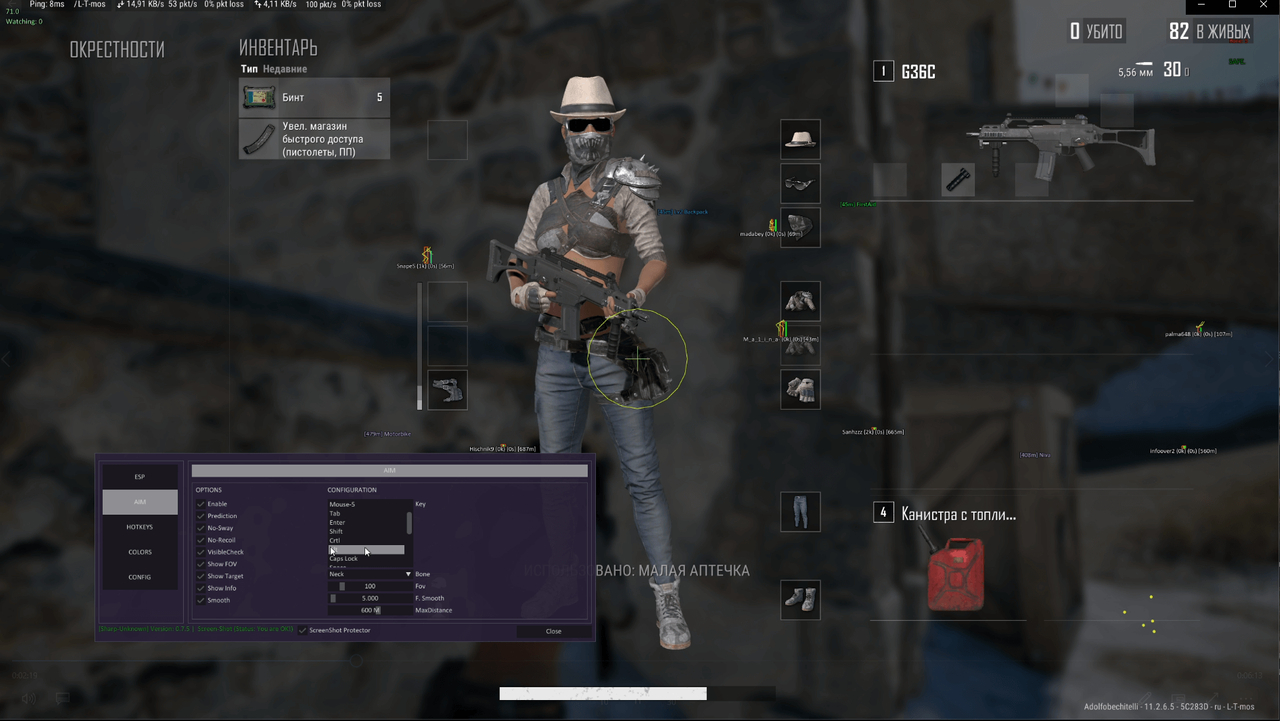
Task: Choose Mouse-5 as the aim key
Action: [343, 504]
